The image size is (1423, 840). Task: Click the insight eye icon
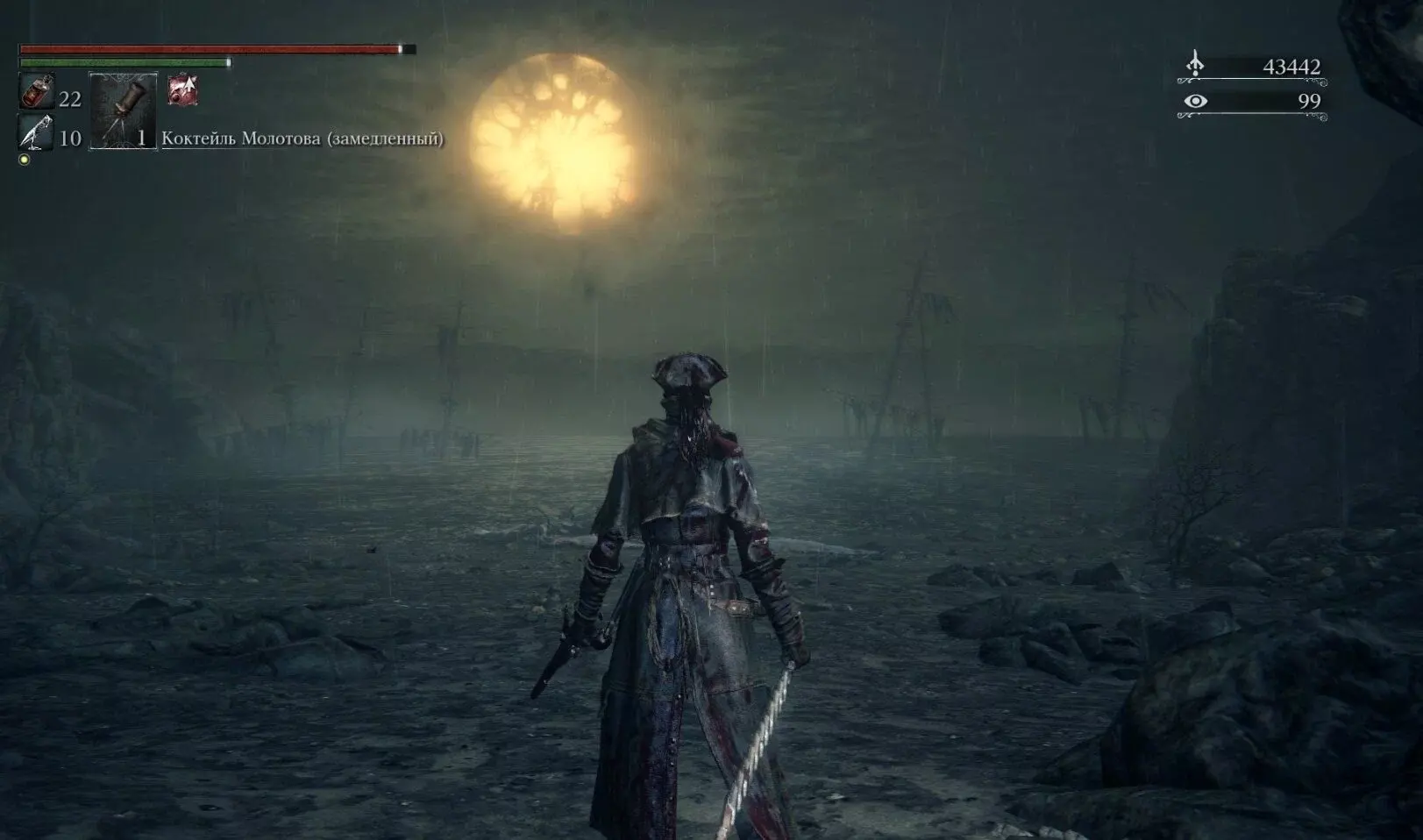coord(1195,101)
